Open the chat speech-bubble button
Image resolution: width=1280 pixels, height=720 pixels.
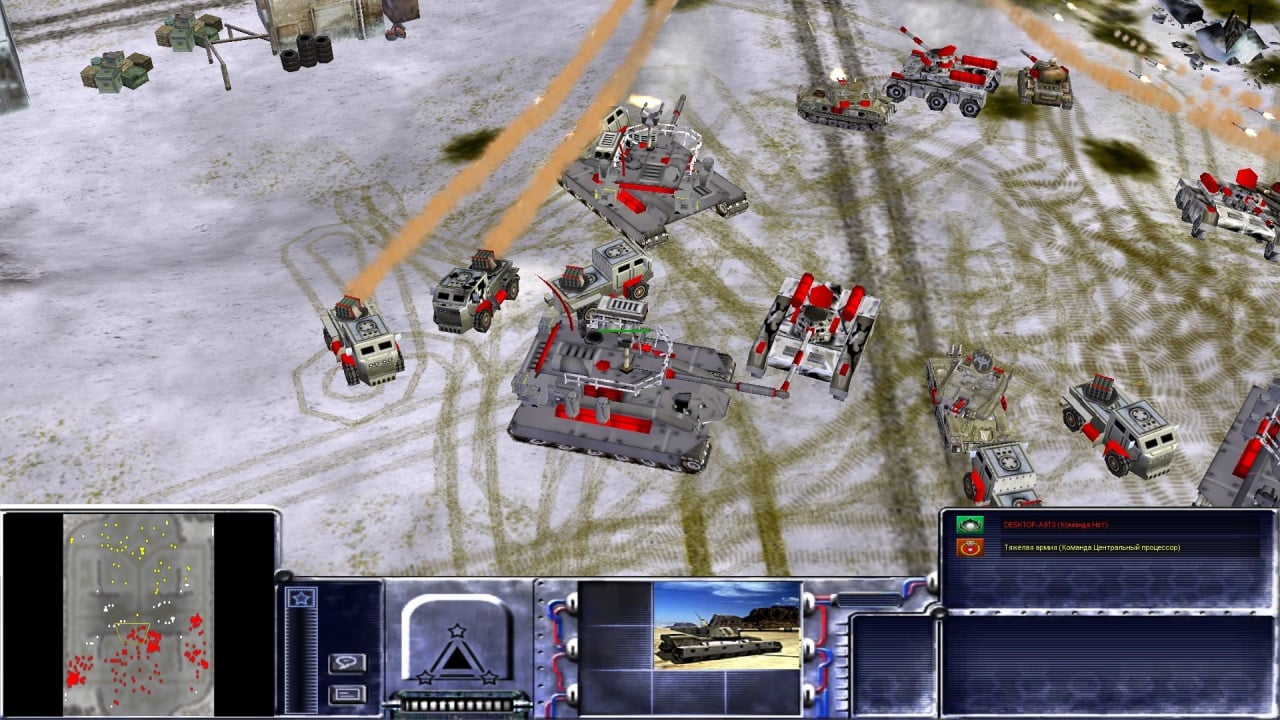pyautogui.click(x=347, y=663)
